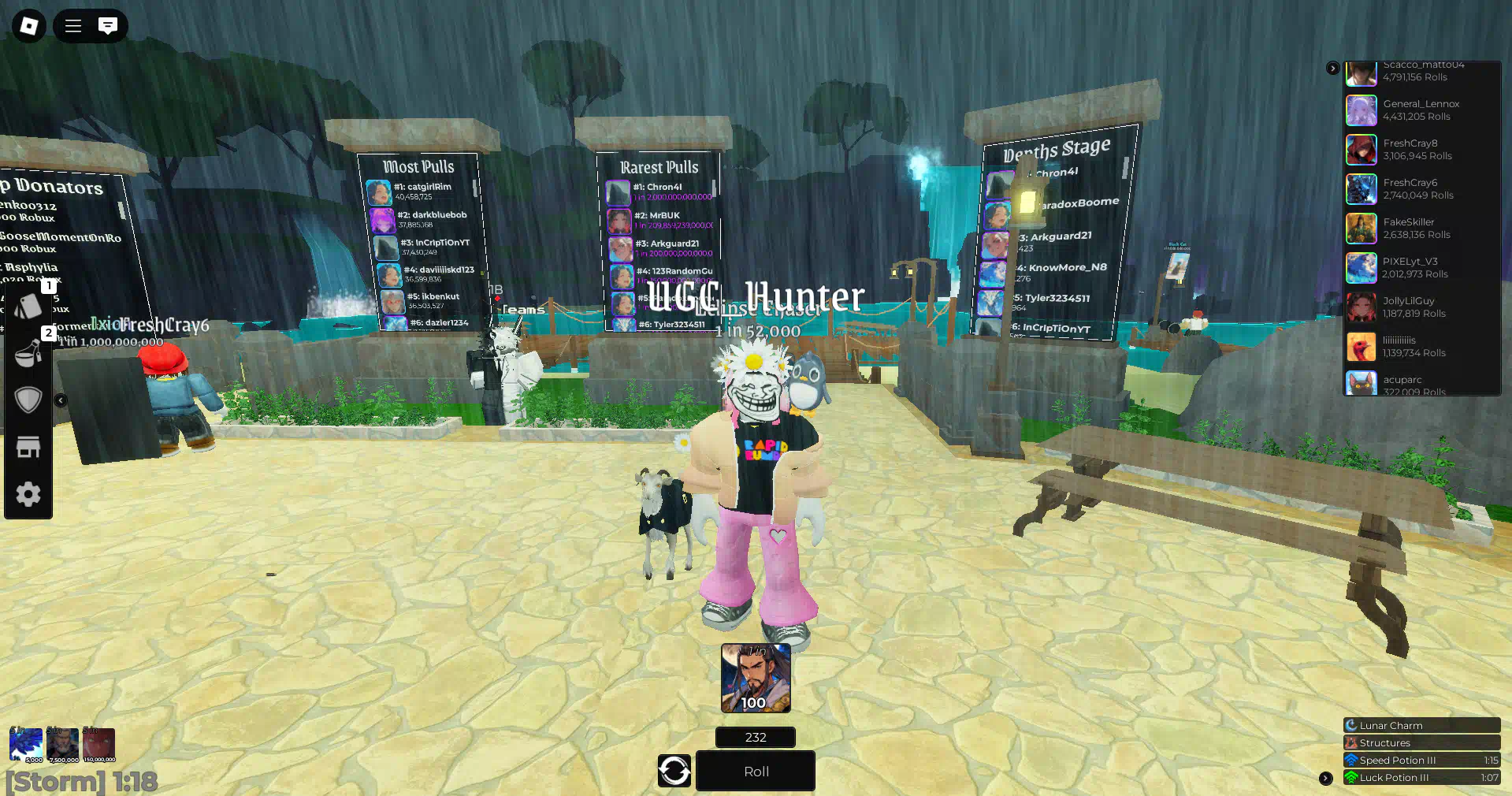Collapse the left sidebar with the arrow

[61, 400]
